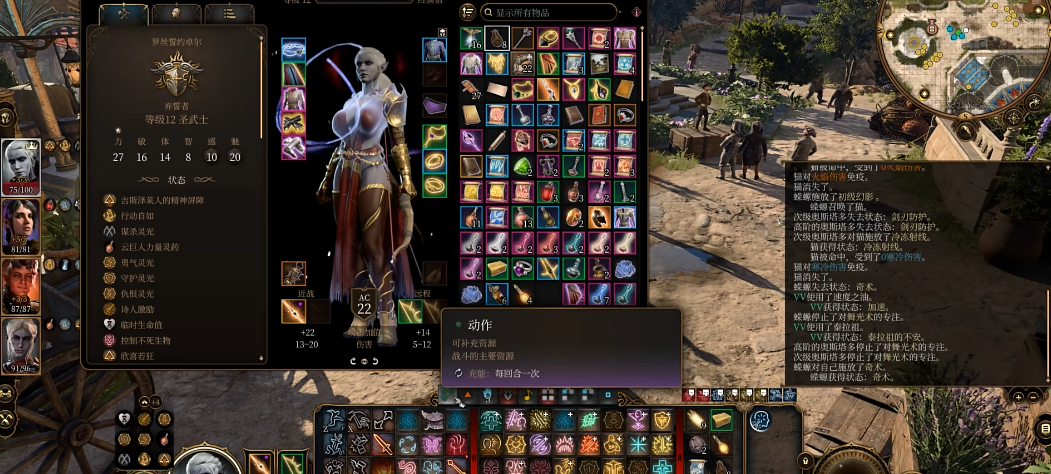Viewport: 1051px width, 474px height.
Task: Click the cloak equipment slot with the purple cloth
Action: coord(434,105)
